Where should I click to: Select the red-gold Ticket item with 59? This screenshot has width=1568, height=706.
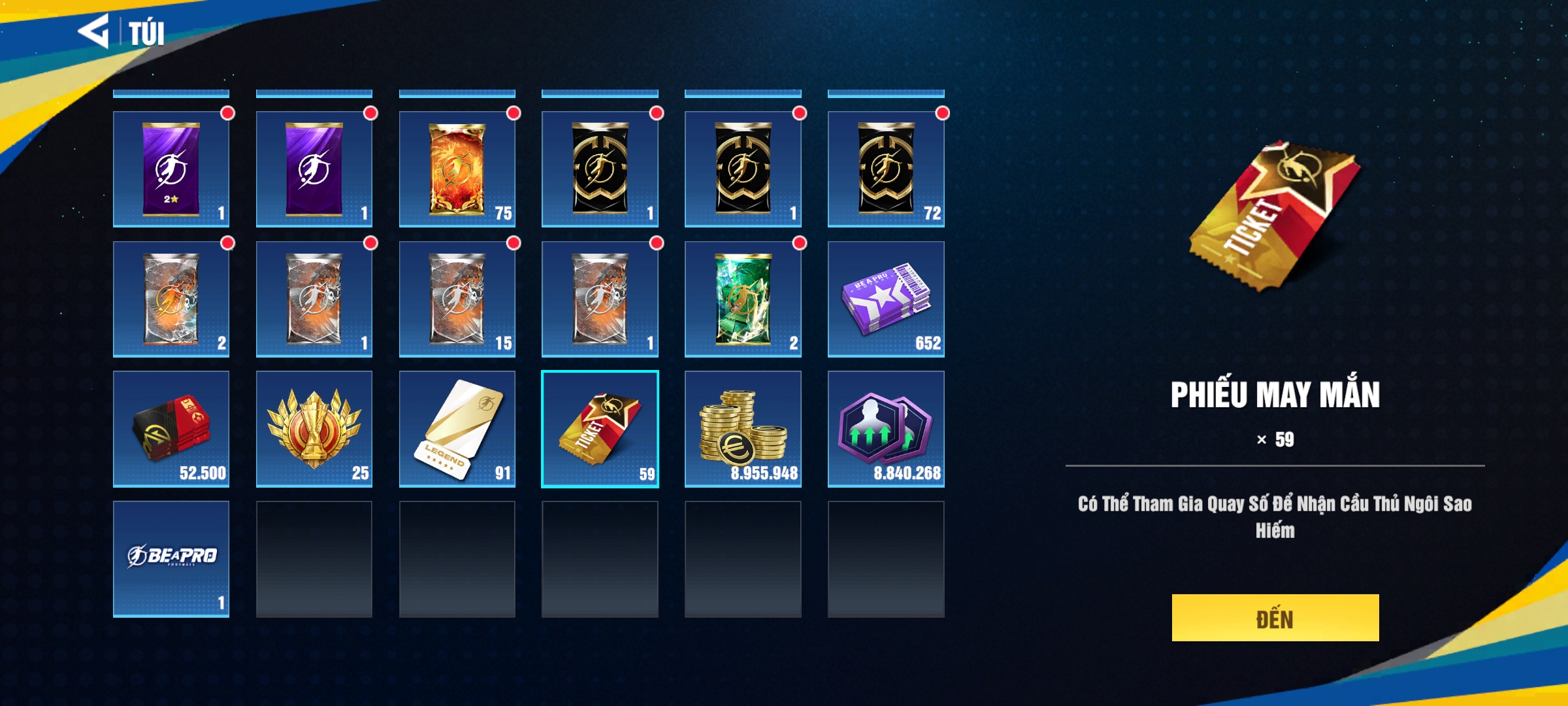pyautogui.click(x=600, y=429)
